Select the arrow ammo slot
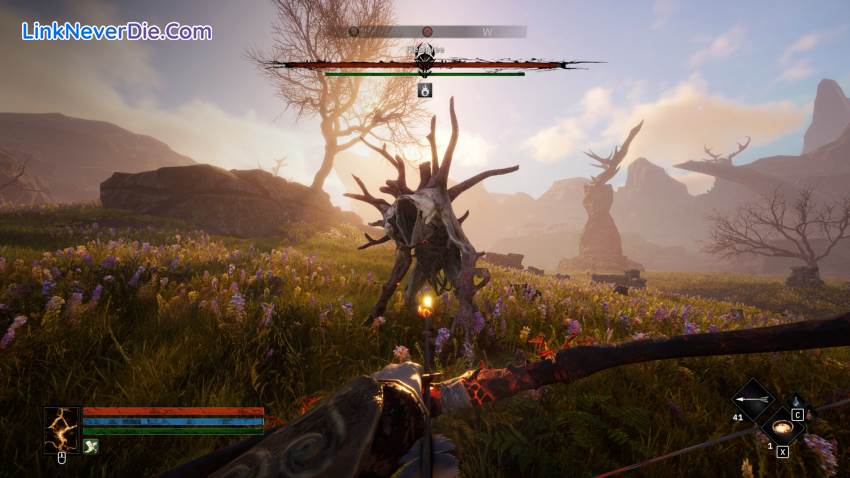The width and height of the screenshot is (850, 478). 752,400
